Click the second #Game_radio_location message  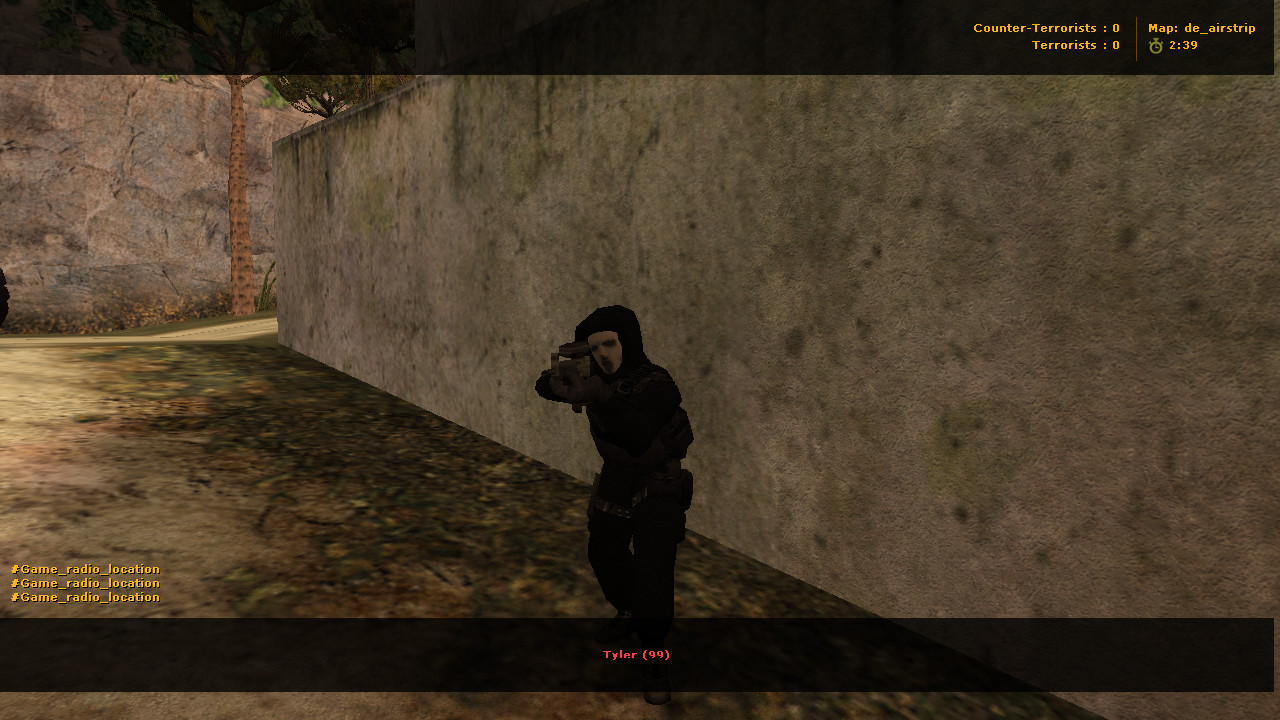84,583
